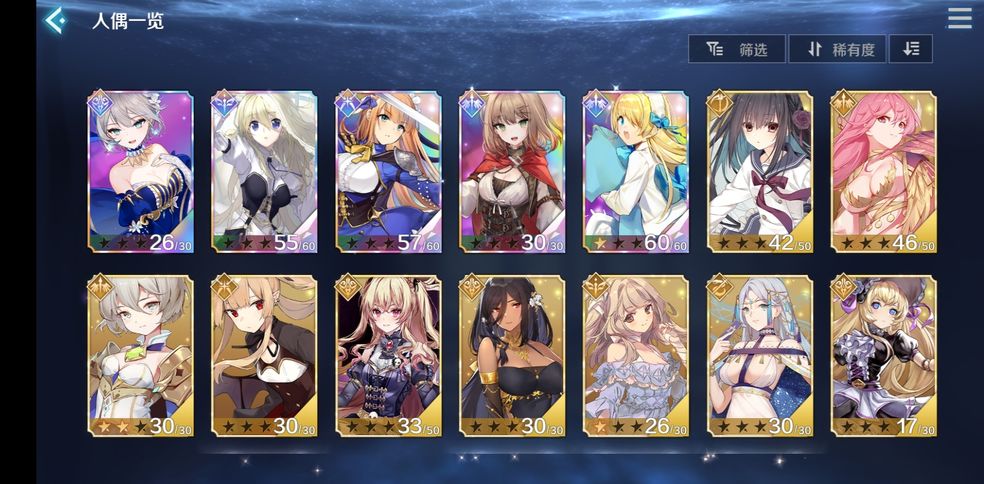Go back with the top-left arrow
This screenshot has height=484, width=984.
(x=56, y=20)
